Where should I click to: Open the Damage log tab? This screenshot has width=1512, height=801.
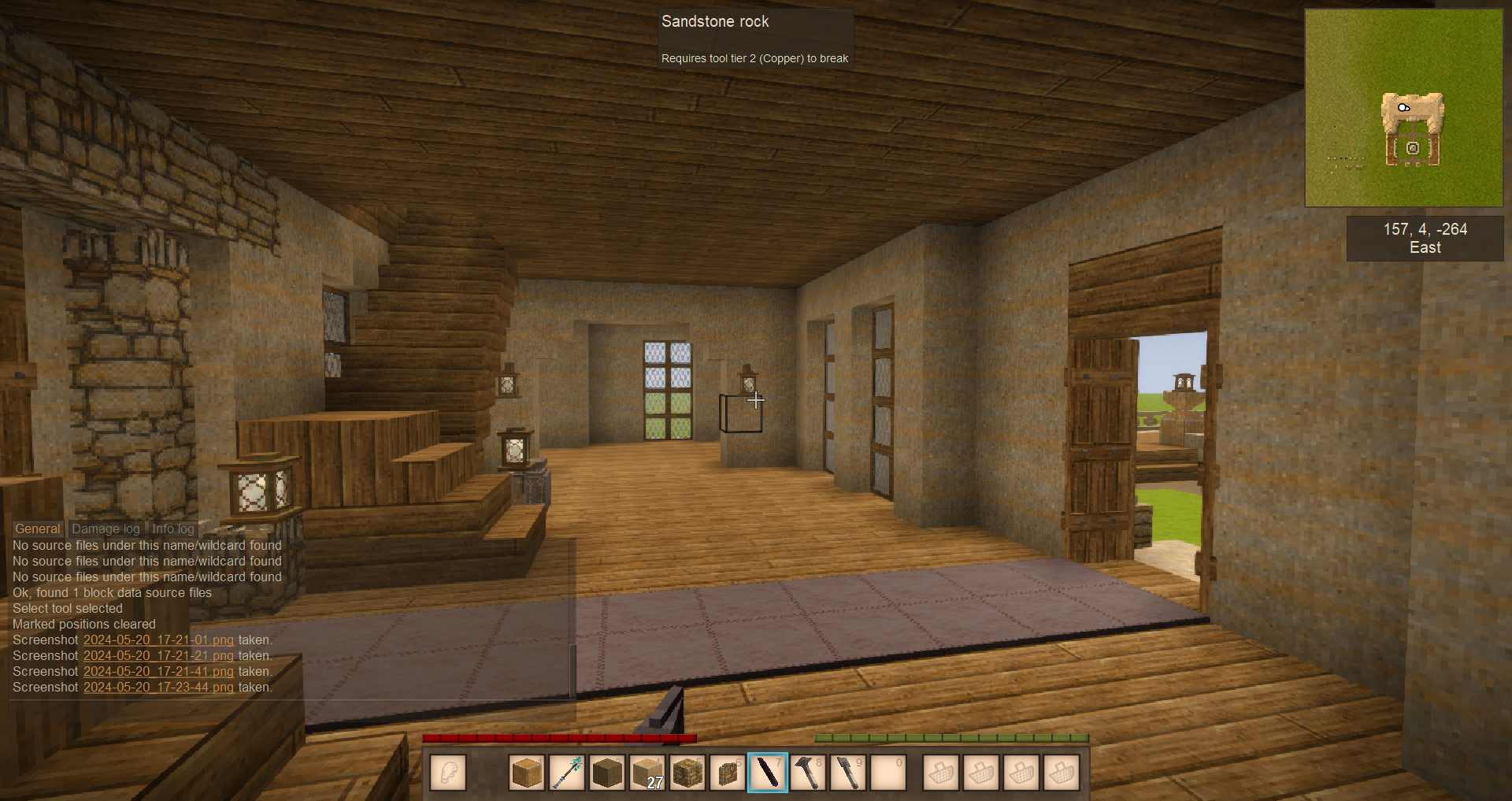(x=106, y=529)
